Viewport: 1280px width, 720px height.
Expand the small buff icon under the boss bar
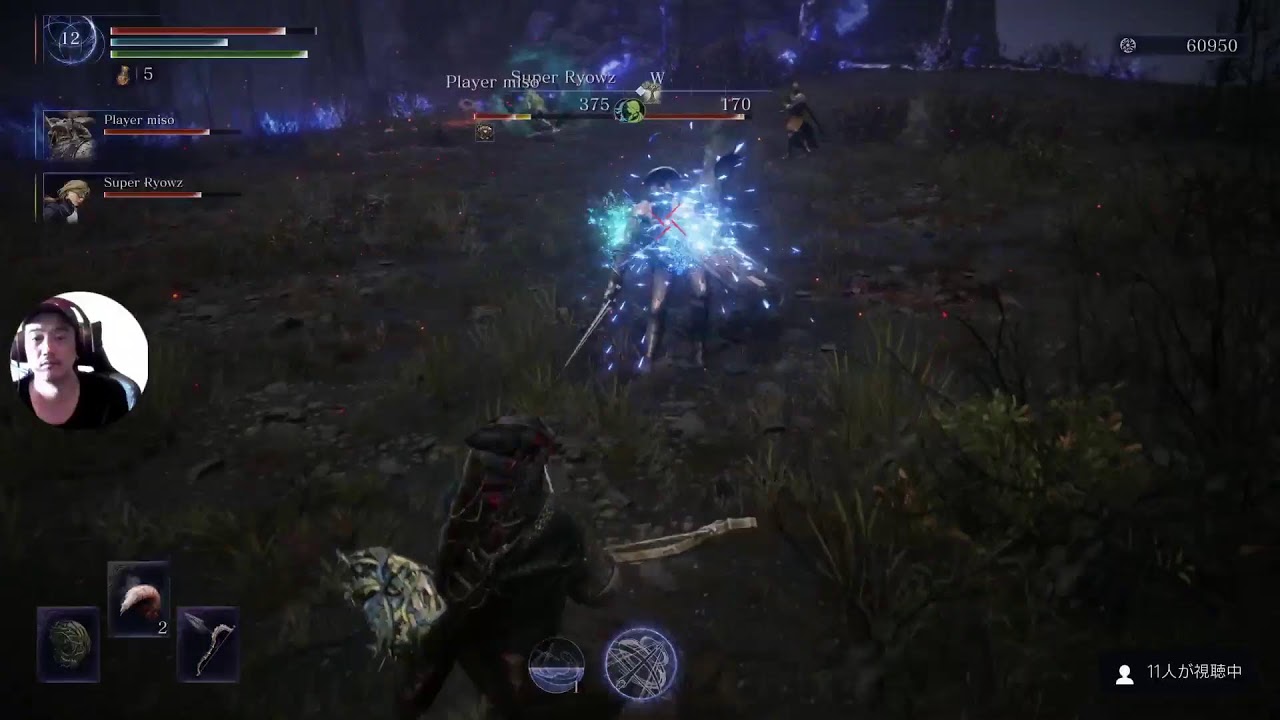[487, 130]
